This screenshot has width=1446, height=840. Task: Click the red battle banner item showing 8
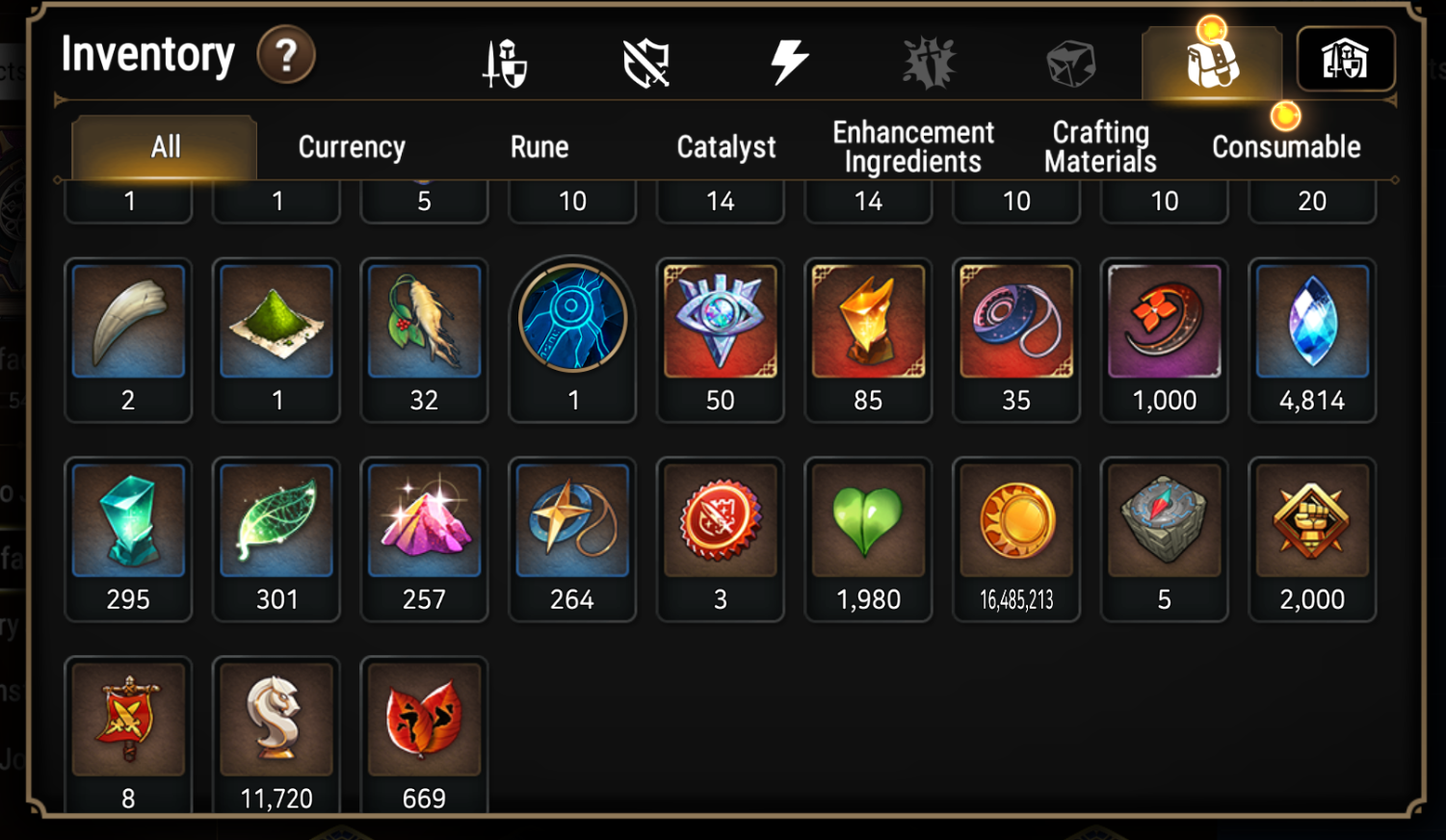tap(128, 720)
